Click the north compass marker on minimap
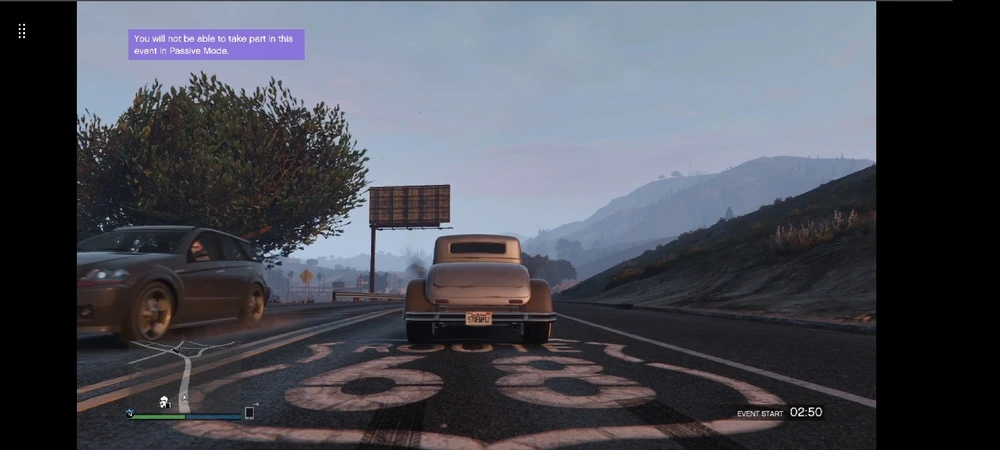The height and width of the screenshot is (450, 1000). (x=129, y=412)
